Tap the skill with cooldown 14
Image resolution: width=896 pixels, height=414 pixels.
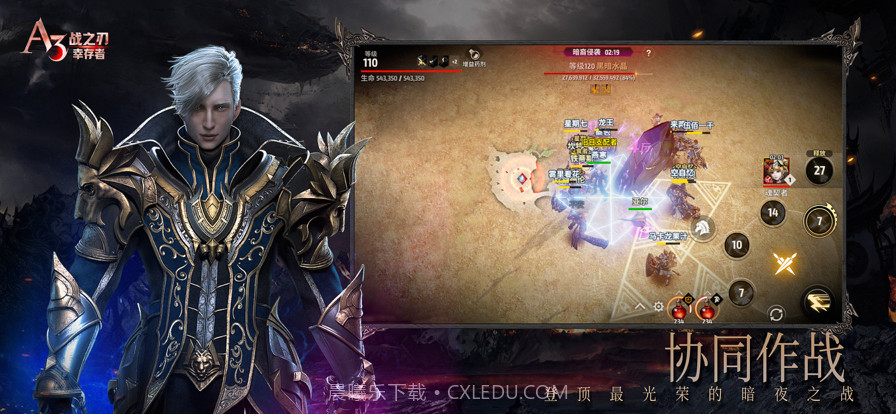pyautogui.click(x=772, y=212)
